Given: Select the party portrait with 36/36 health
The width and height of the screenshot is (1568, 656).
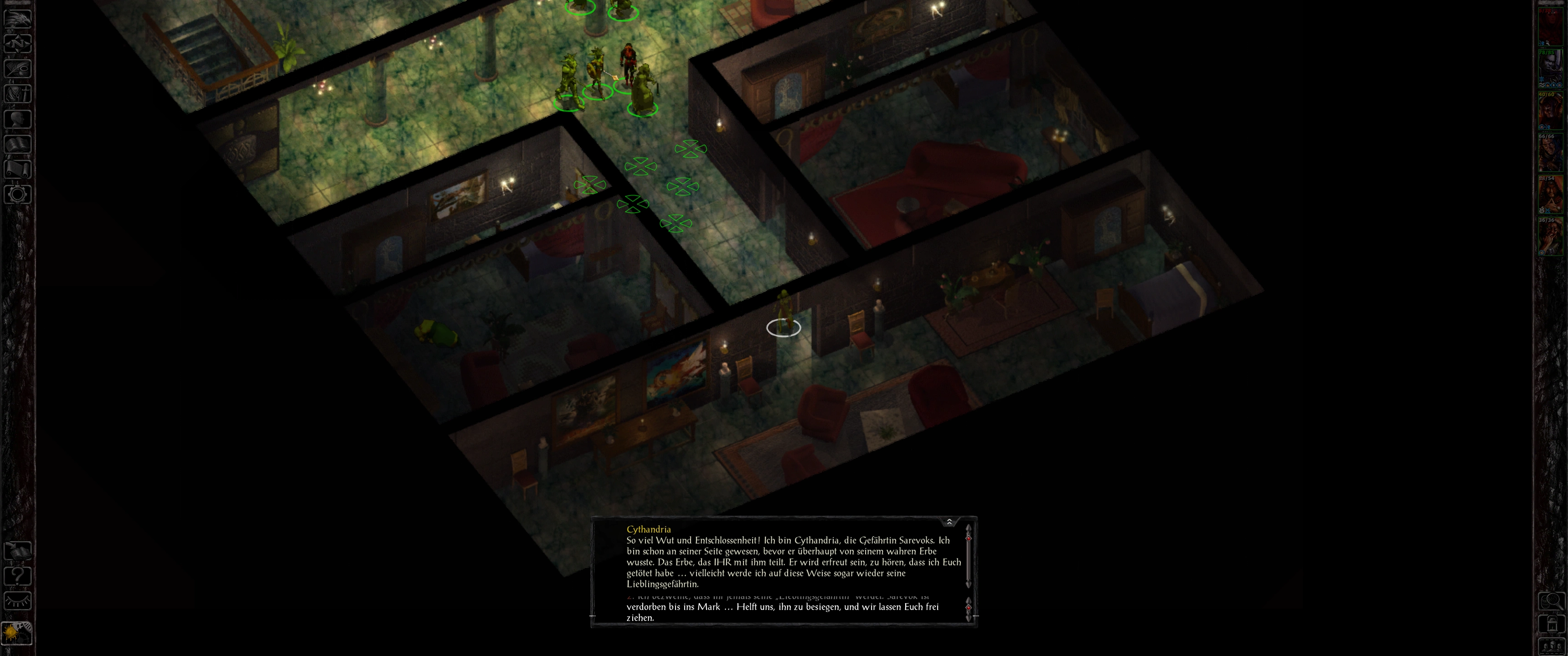Looking at the screenshot, I should (x=1550, y=237).
